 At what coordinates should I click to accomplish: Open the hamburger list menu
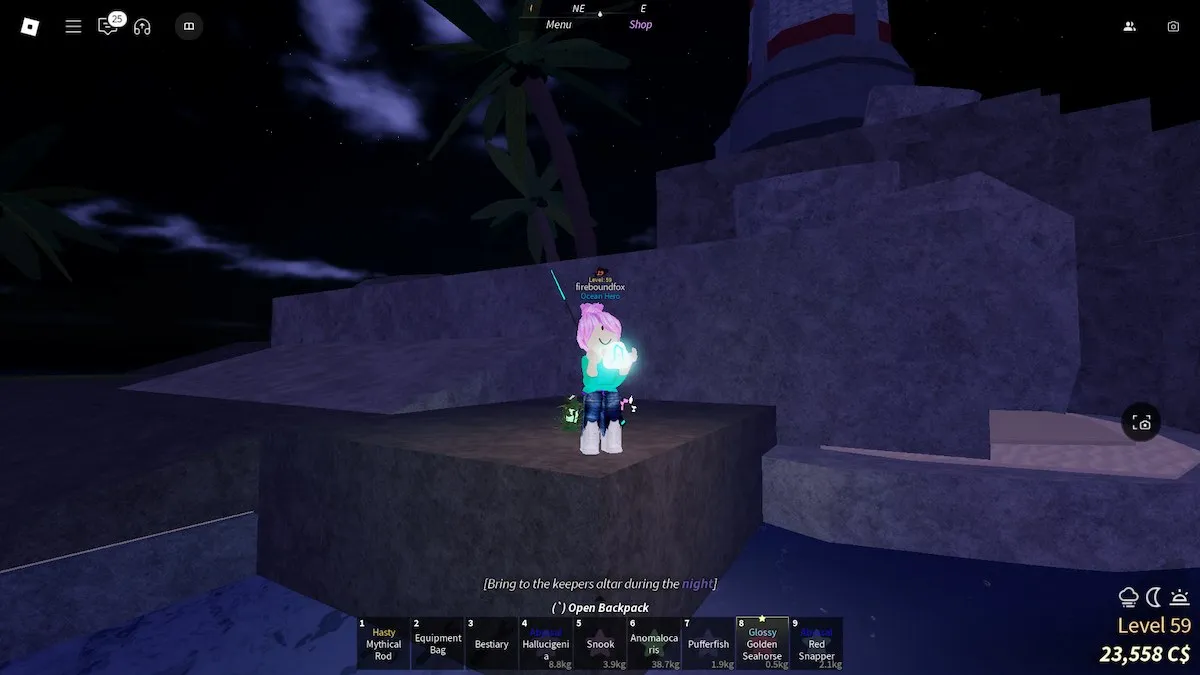pyautogui.click(x=73, y=27)
